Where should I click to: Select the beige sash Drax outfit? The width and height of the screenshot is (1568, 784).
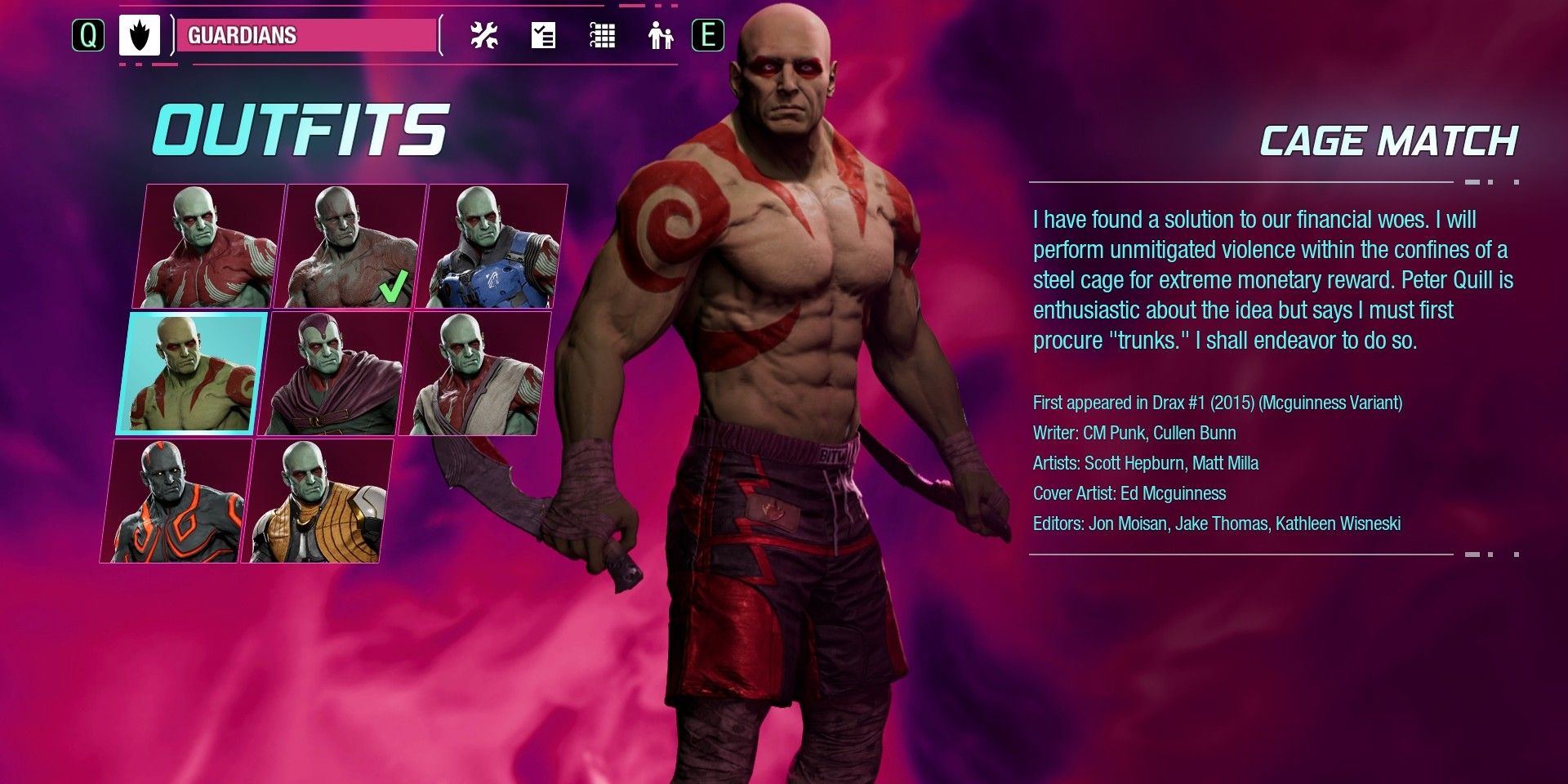click(x=474, y=372)
